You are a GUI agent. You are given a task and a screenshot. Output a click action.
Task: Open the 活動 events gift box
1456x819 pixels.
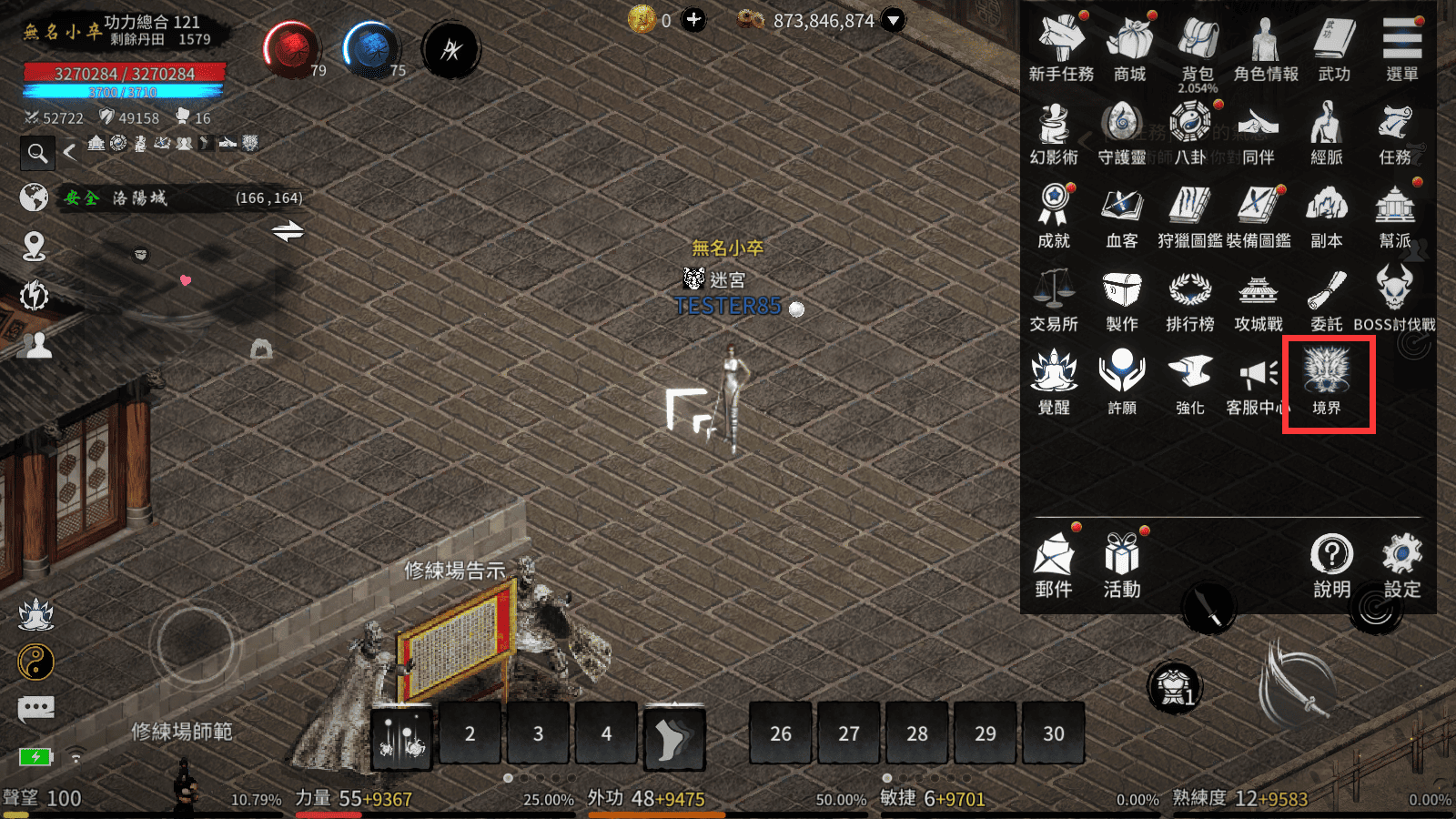coord(1122,562)
